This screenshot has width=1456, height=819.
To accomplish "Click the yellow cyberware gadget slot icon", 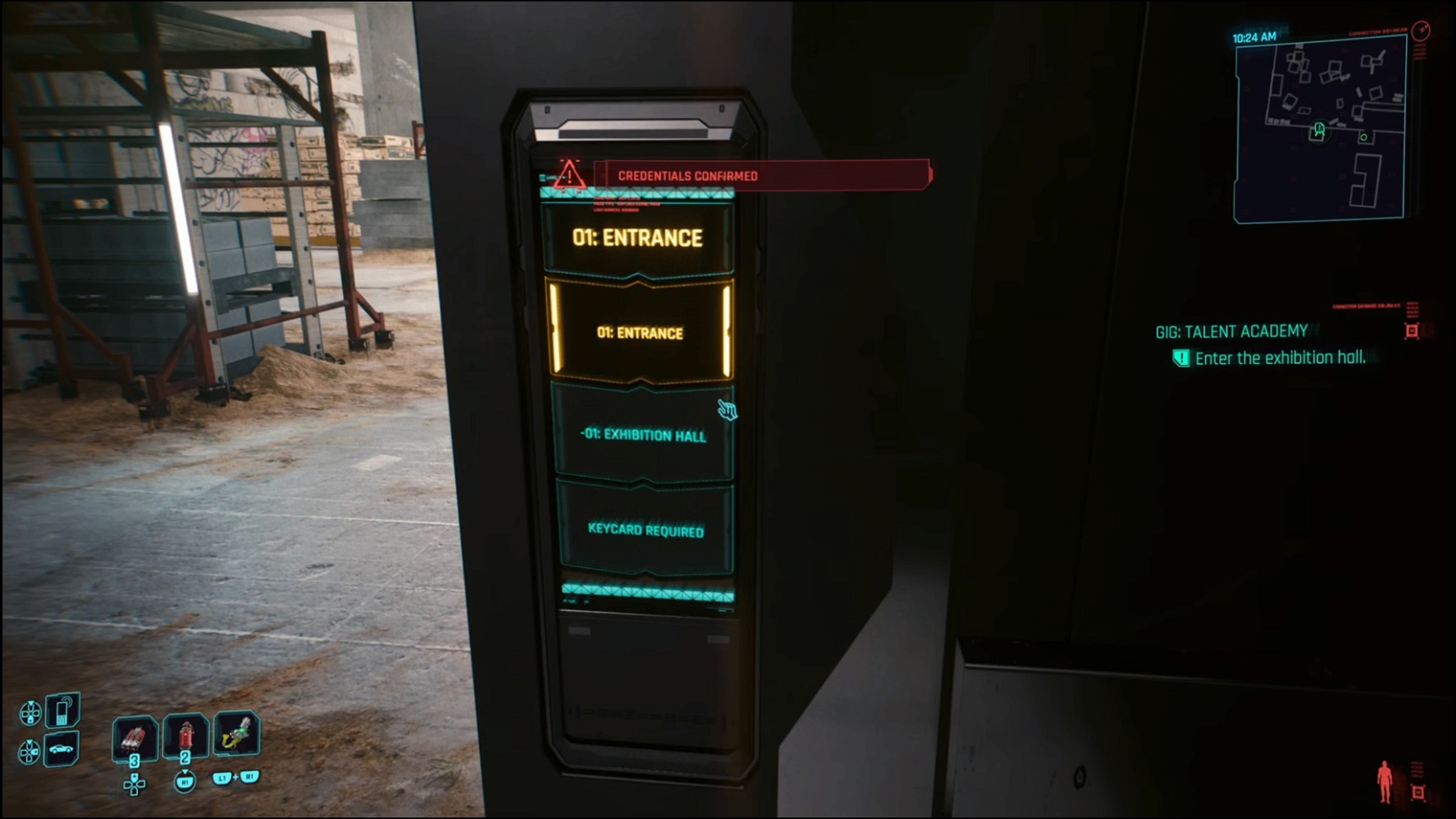I will click(238, 733).
